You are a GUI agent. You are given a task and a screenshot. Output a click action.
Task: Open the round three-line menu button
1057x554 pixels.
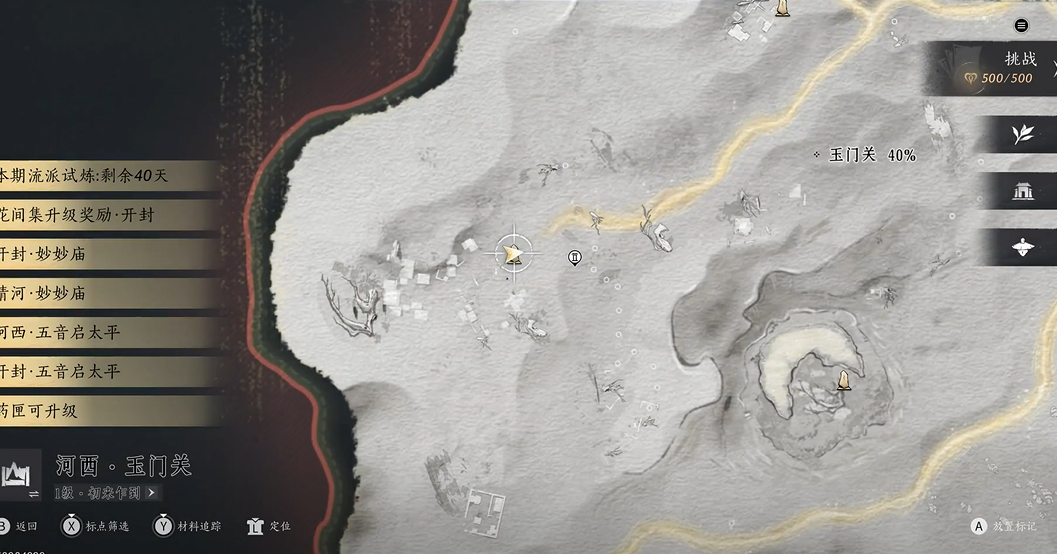coord(1021,25)
